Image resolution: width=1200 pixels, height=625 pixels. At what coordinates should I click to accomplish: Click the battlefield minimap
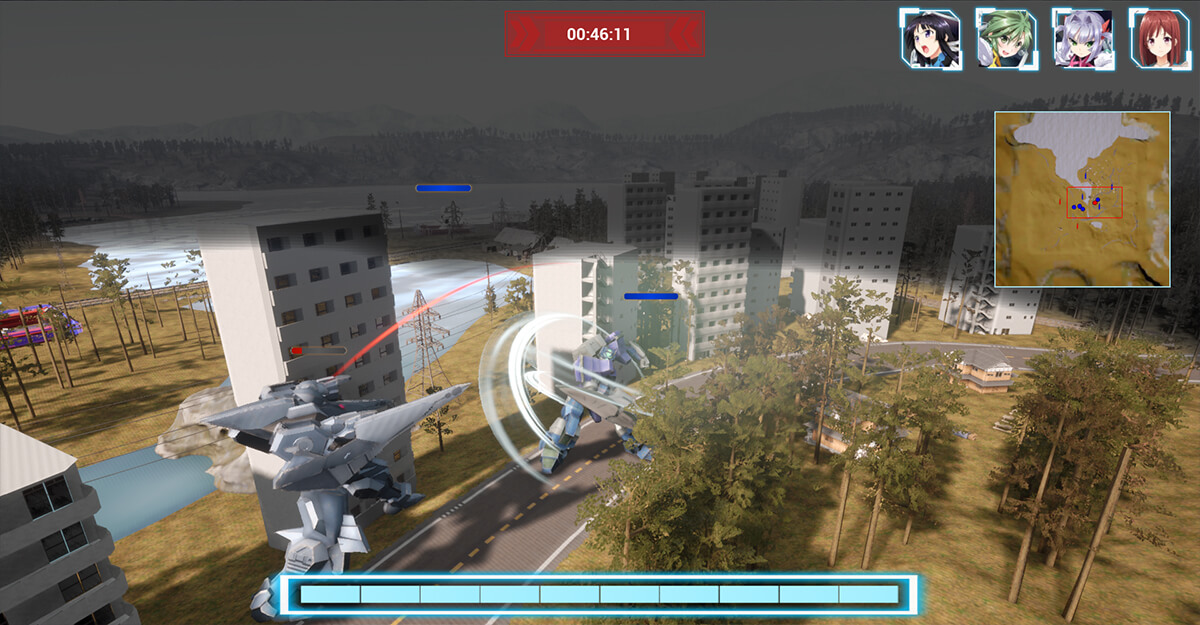tap(1082, 199)
